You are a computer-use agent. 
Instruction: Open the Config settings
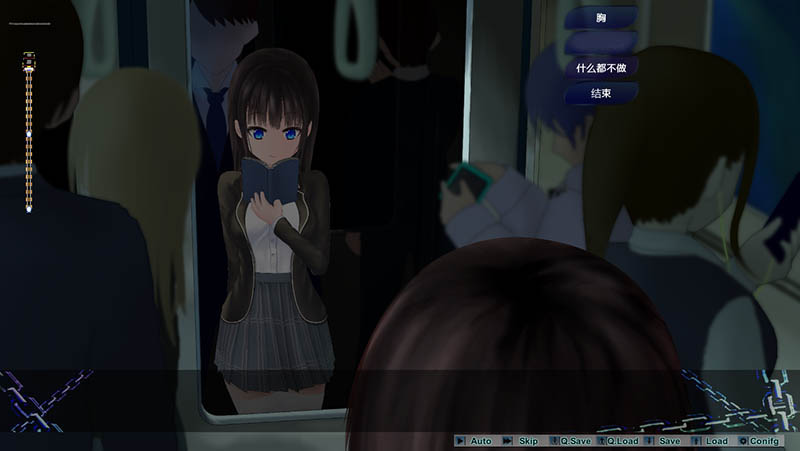760,441
